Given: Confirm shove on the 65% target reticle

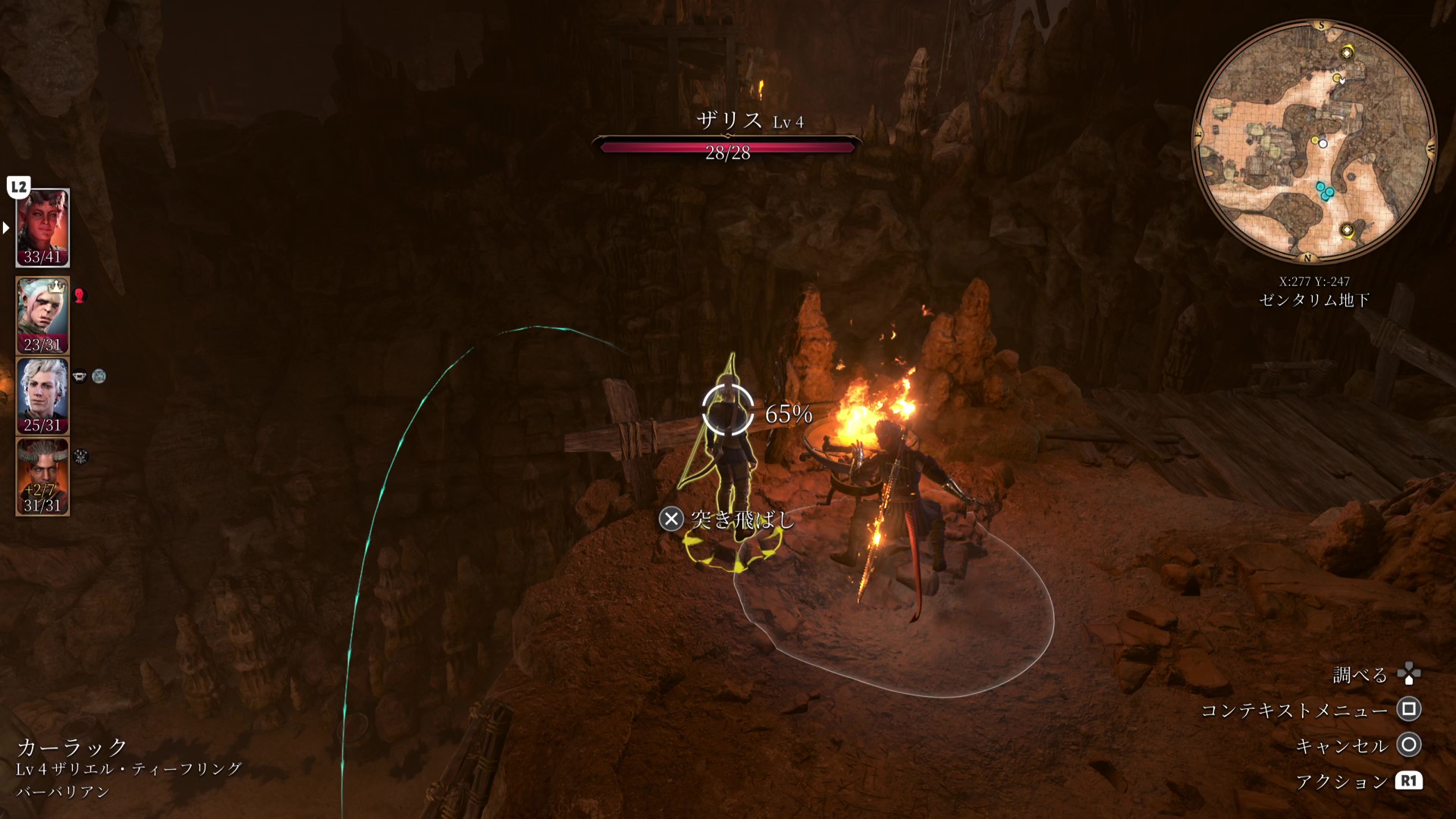Looking at the screenshot, I should coord(727,410).
